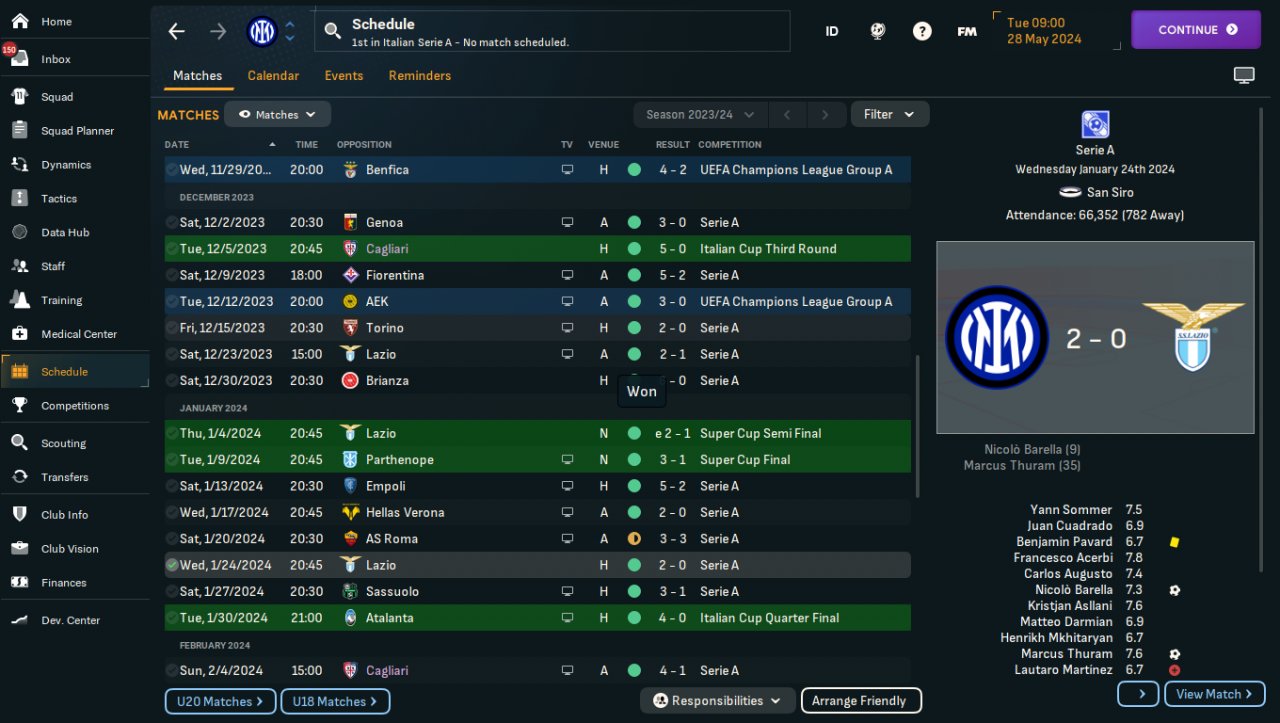The width and height of the screenshot is (1280, 723).
Task: View the U18 Matches list
Action: [x=335, y=702]
